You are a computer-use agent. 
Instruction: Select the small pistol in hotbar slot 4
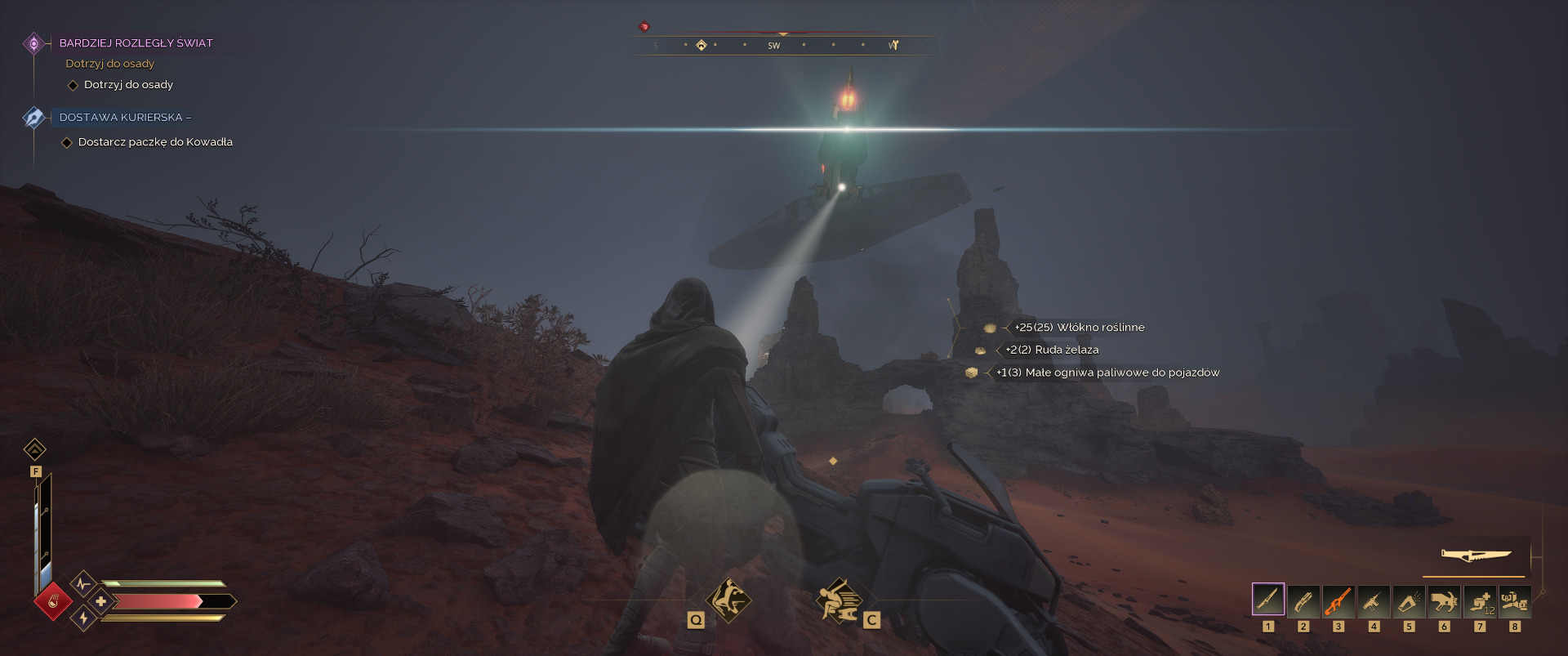[1374, 601]
